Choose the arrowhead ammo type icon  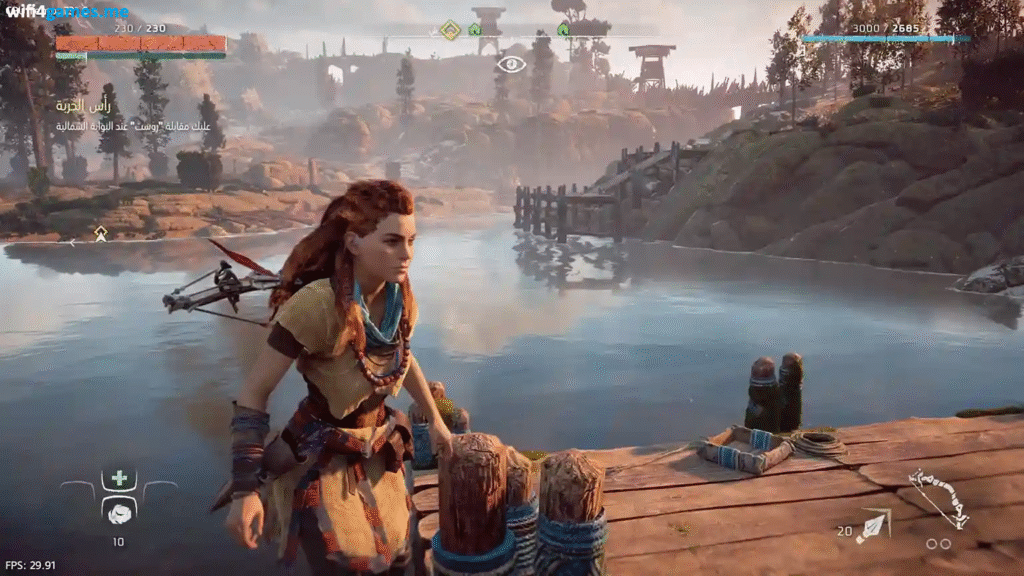coord(874,525)
